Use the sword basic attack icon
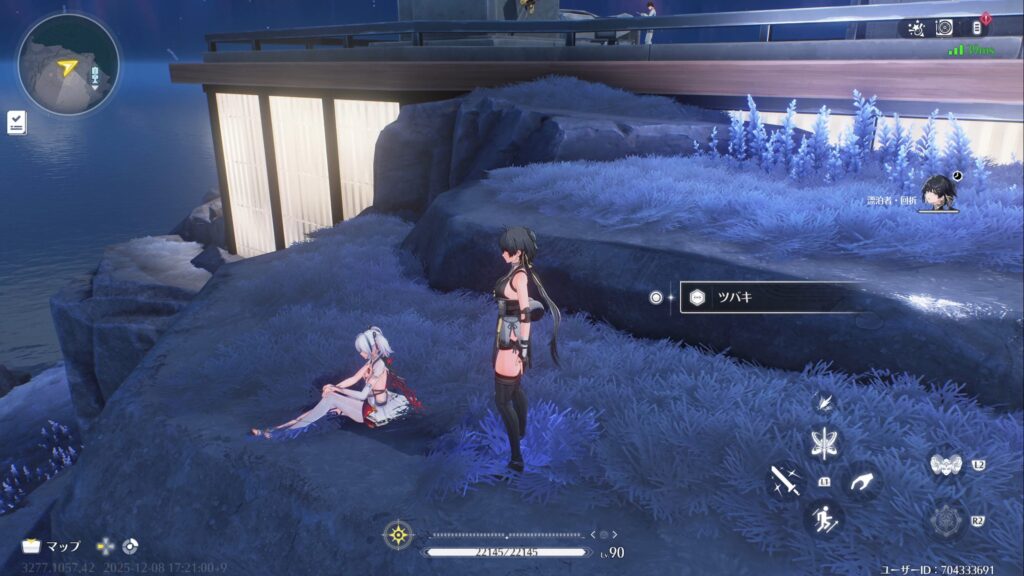The width and height of the screenshot is (1024, 576). pyautogui.click(x=785, y=482)
